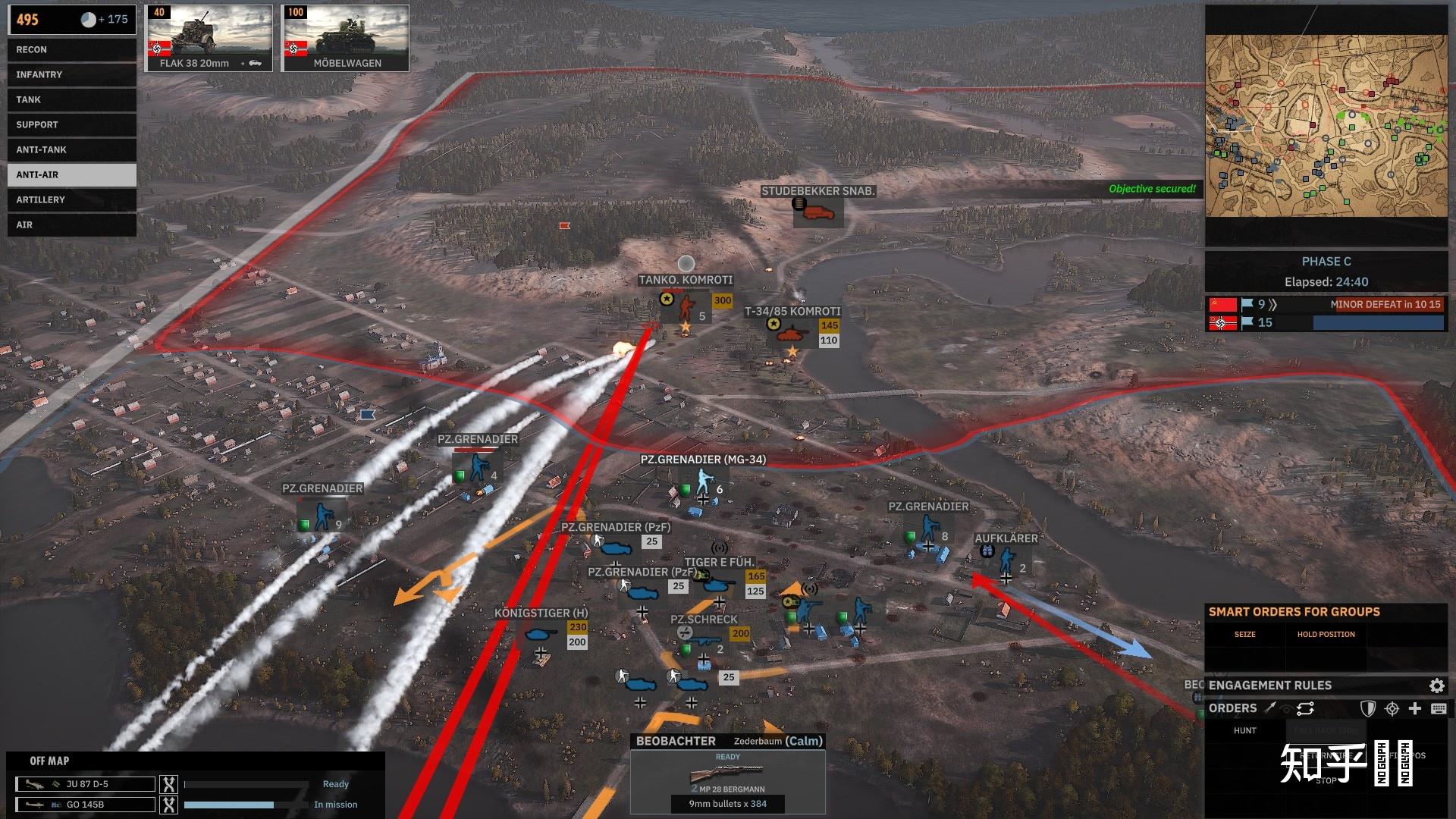This screenshot has height=819, width=1456.
Task: Switch to the Infantry category
Action: tap(71, 75)
